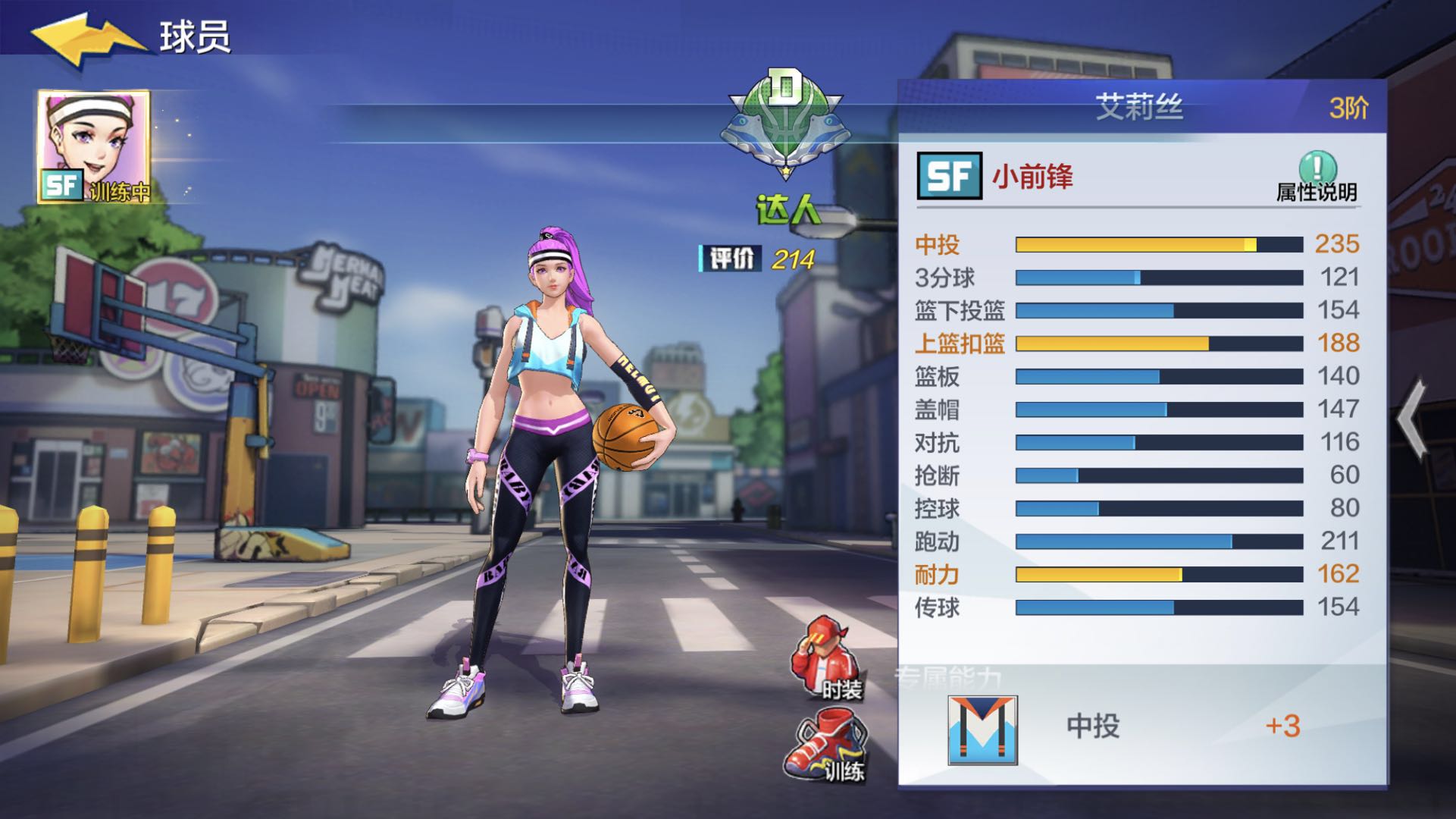Tap the SF position badge next to 小前锋
The image size is (1456, 819).
click(x=950, y=174)
